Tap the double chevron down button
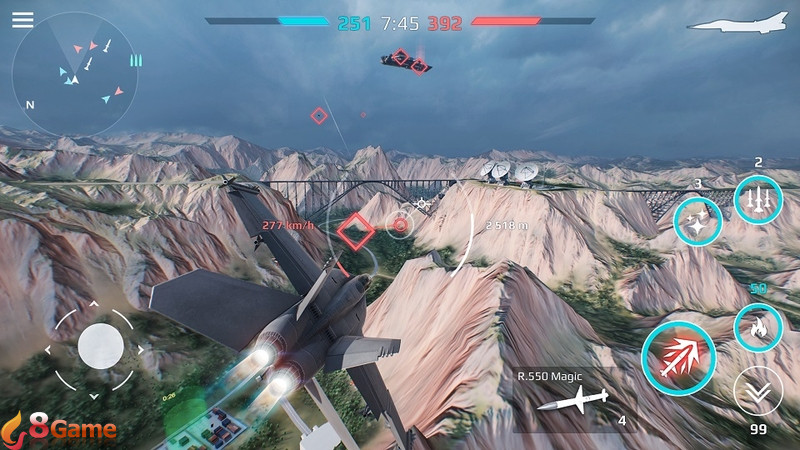The height and width of the screenshot is (450, 800). pos(757,392)
